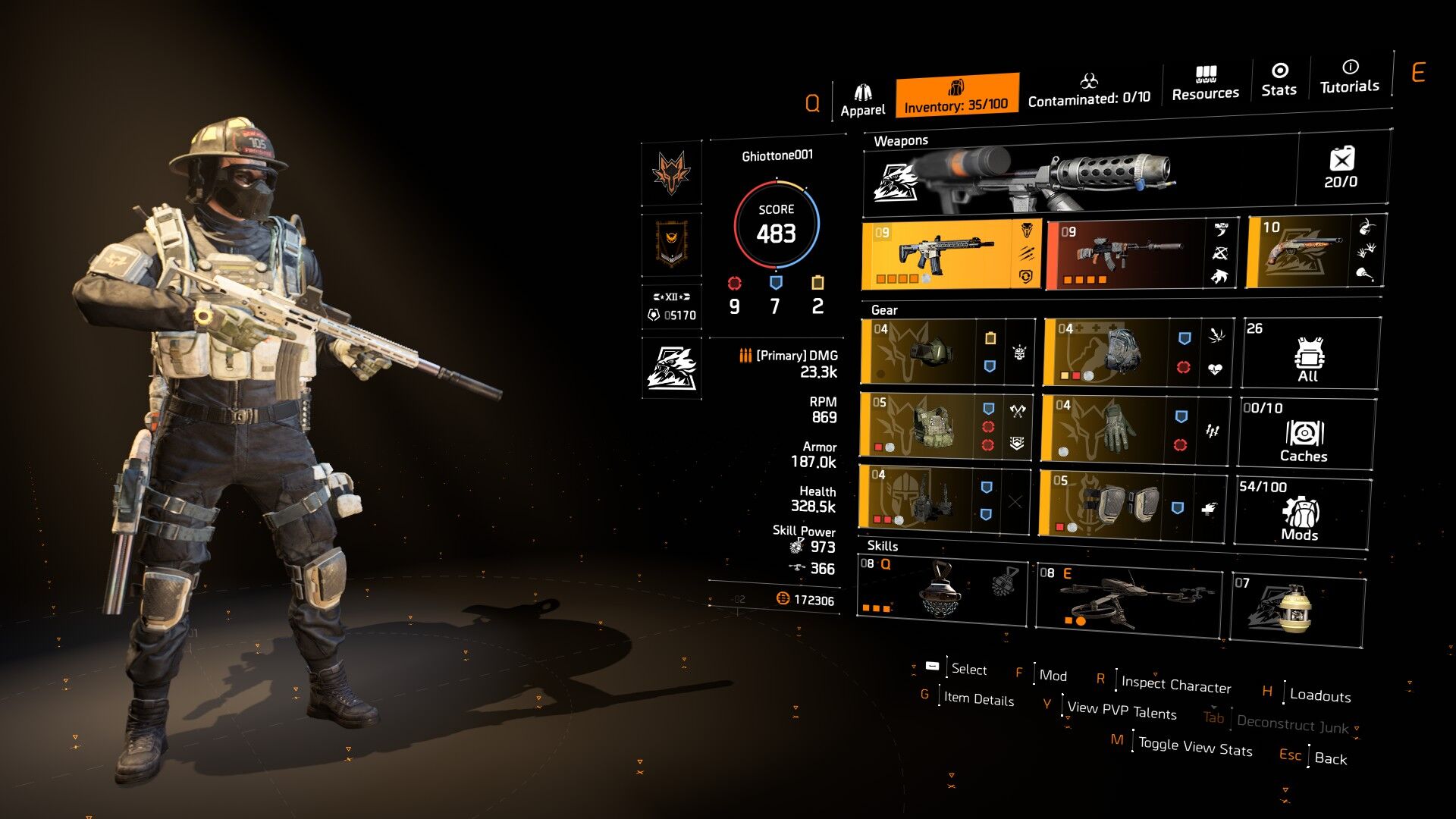1456x819 pixels.
Task: Open the Apparel tab
Action: point(862,101)
